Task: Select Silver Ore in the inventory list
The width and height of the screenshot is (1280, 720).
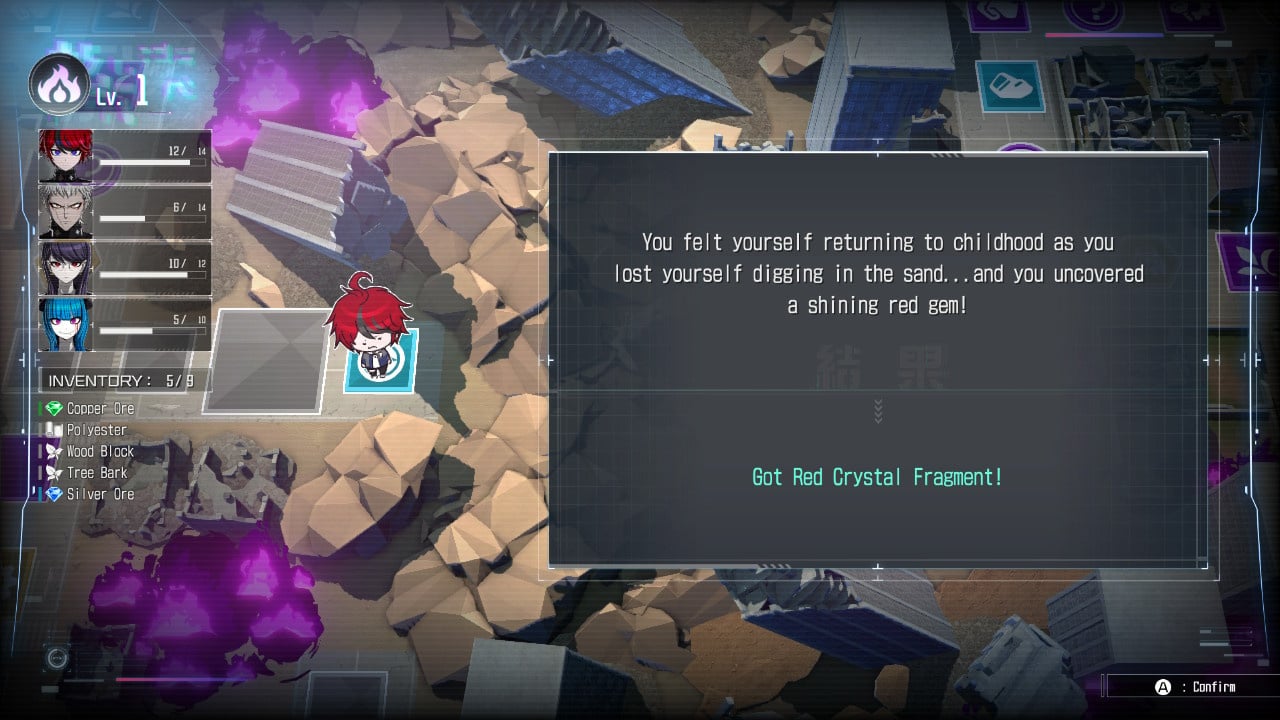Action: click(99, 494)
